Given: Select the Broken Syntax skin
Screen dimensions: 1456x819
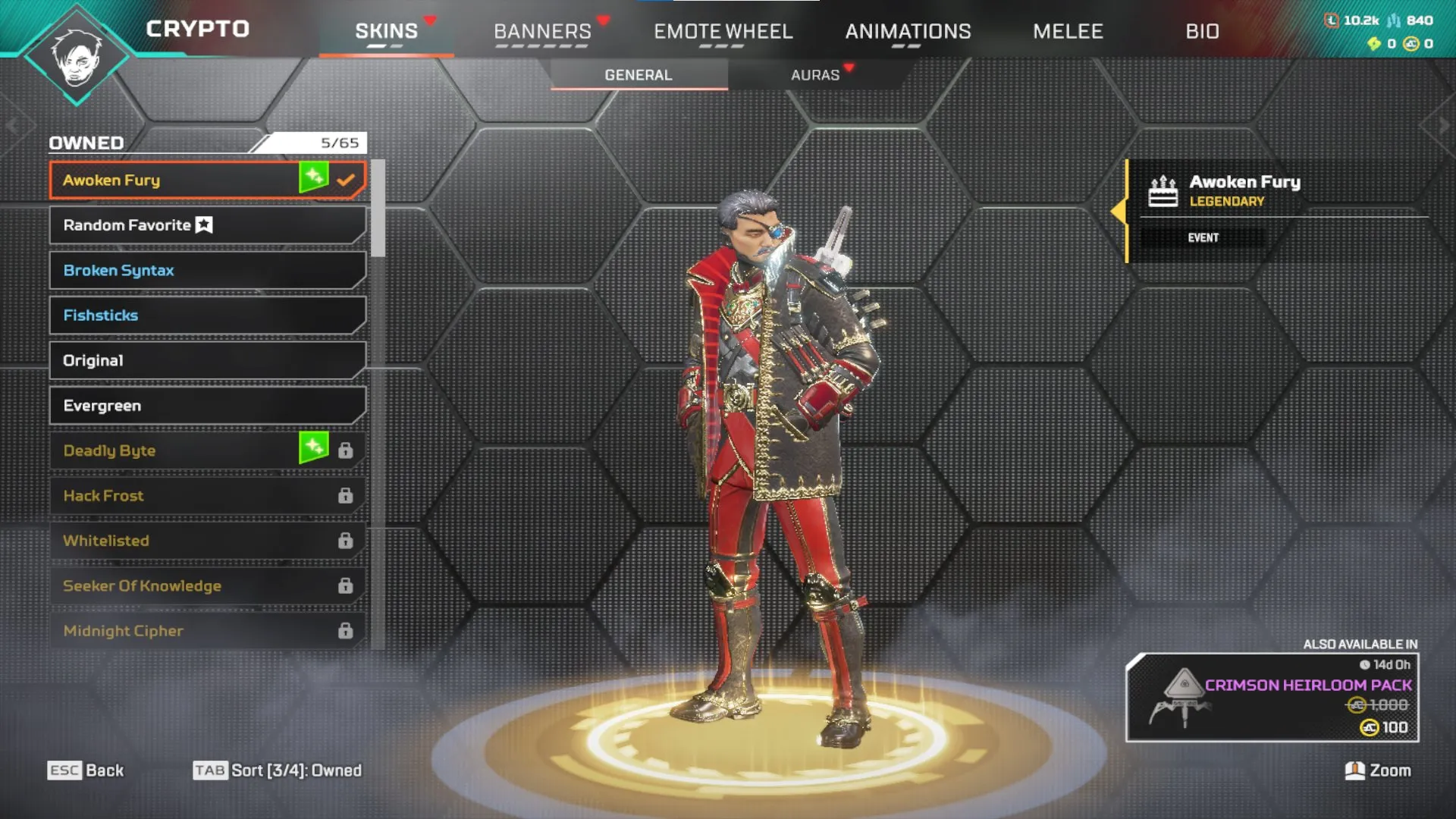Looking at the screenshot, I should 205,270.
